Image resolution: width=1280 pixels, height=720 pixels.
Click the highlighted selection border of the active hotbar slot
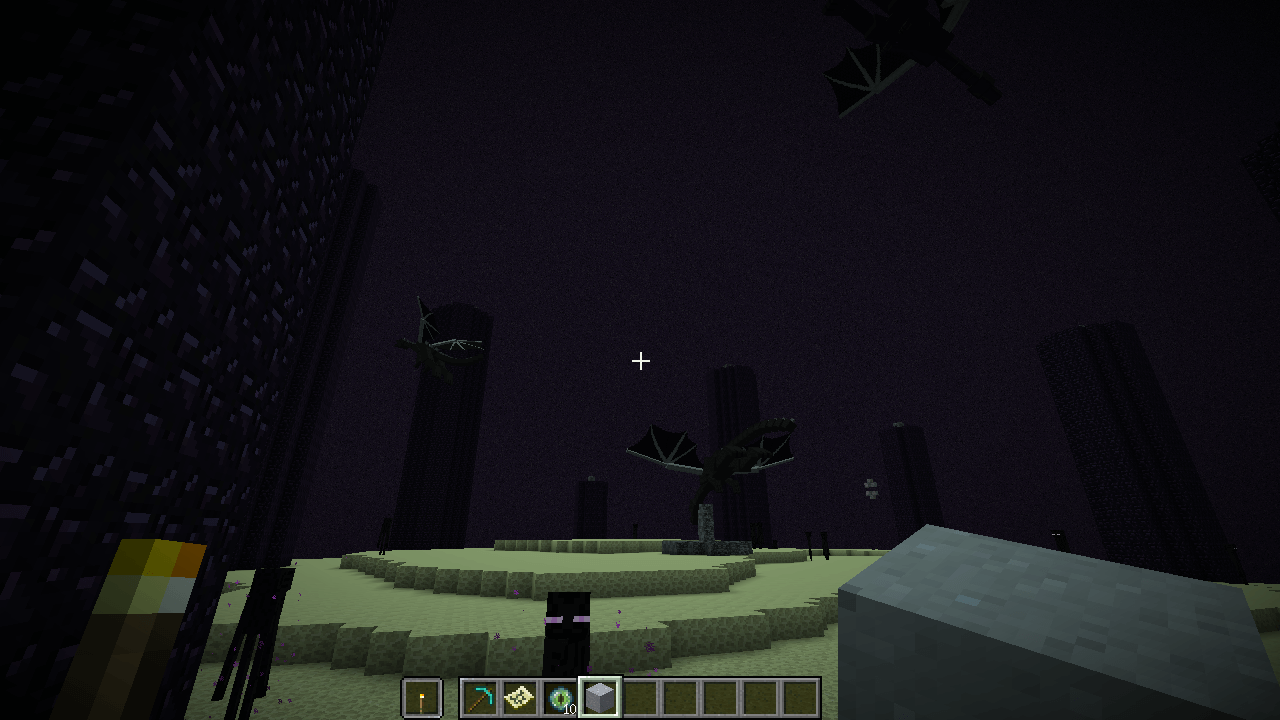pos(597,676)
